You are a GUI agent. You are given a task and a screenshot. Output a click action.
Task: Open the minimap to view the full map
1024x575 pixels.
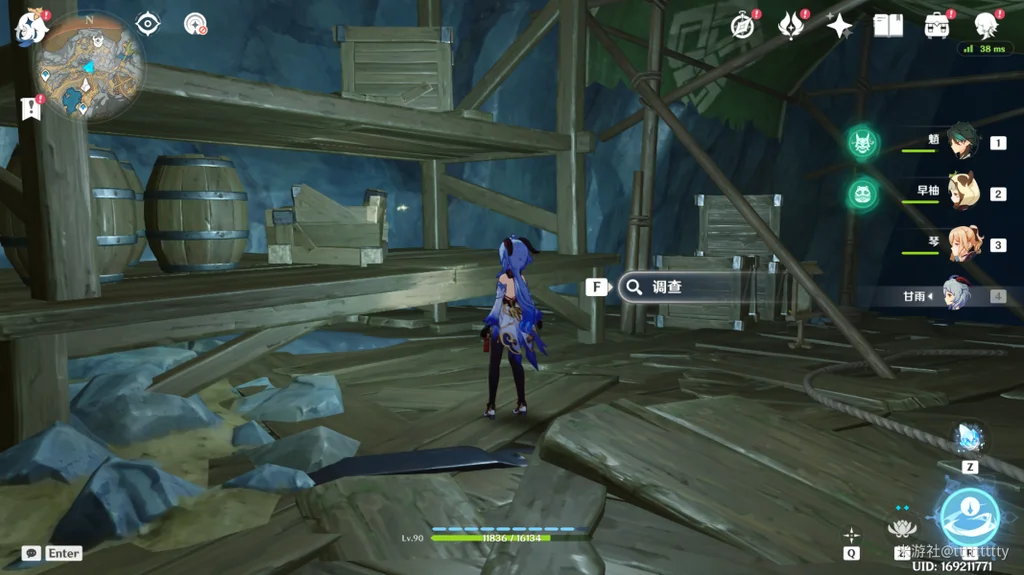pyautogui.click(x=89, y=68)
